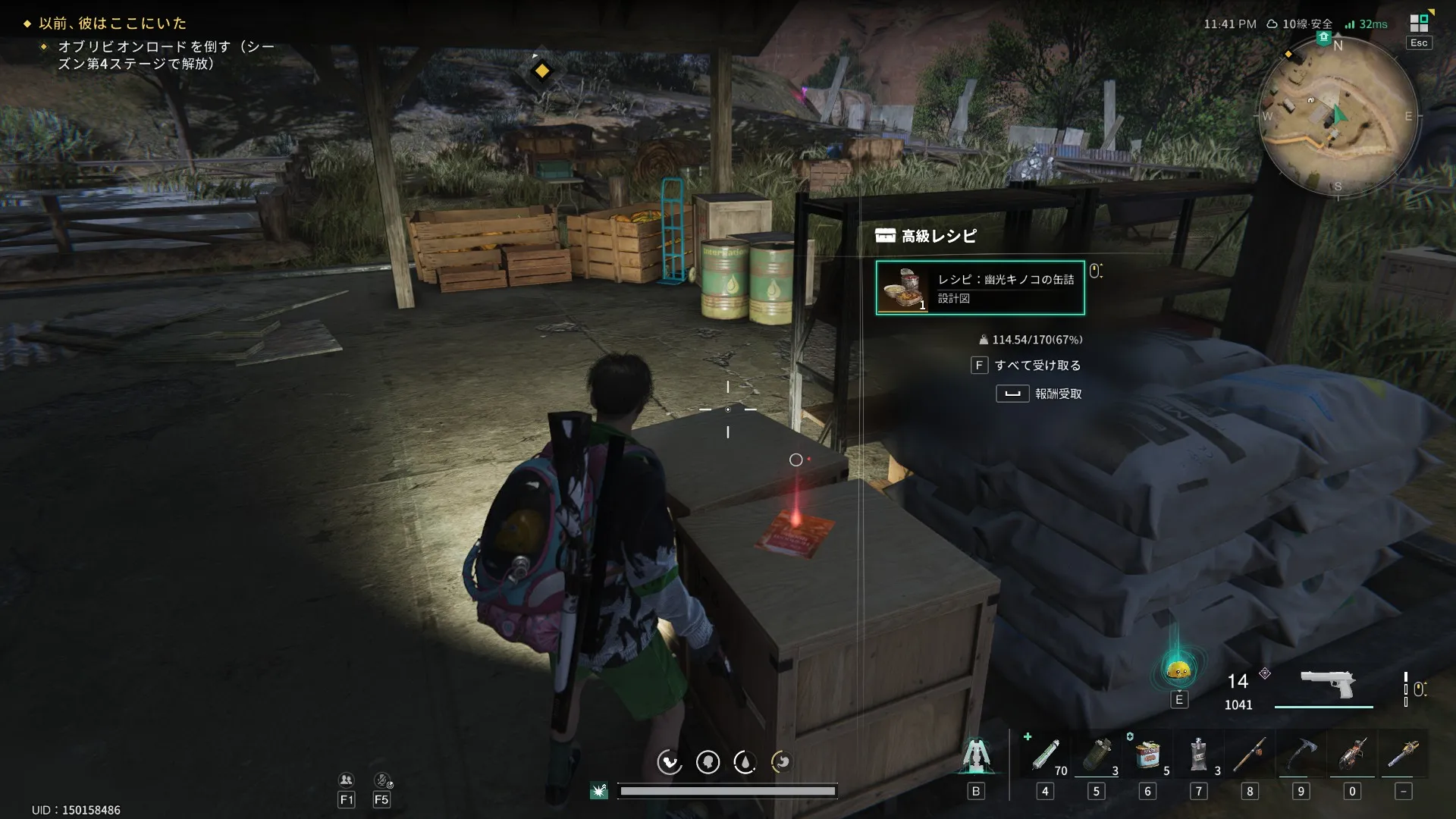Select the drink pouch hotbar slot
The width and height of the screenshot is (1456, 819).
pos(1199,755)
